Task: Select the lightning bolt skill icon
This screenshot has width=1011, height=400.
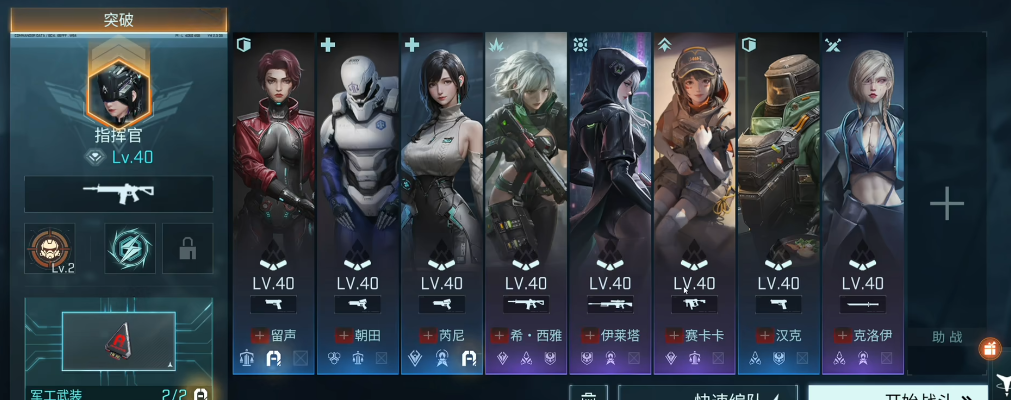Action: tap(129, 248)
